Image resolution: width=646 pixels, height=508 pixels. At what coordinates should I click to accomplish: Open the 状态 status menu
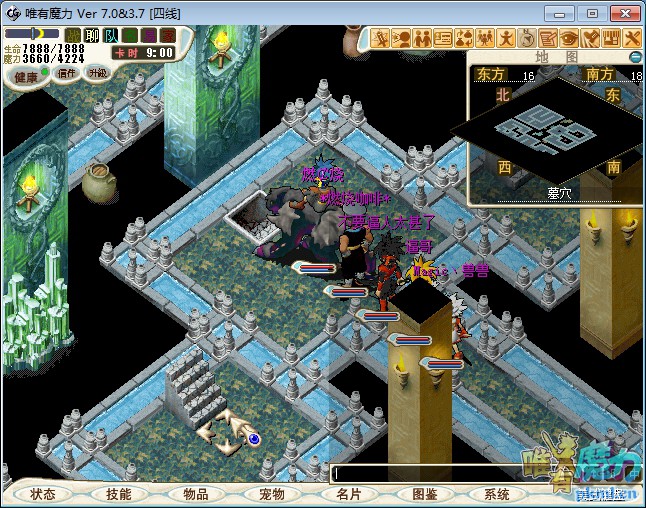(43, 494)
